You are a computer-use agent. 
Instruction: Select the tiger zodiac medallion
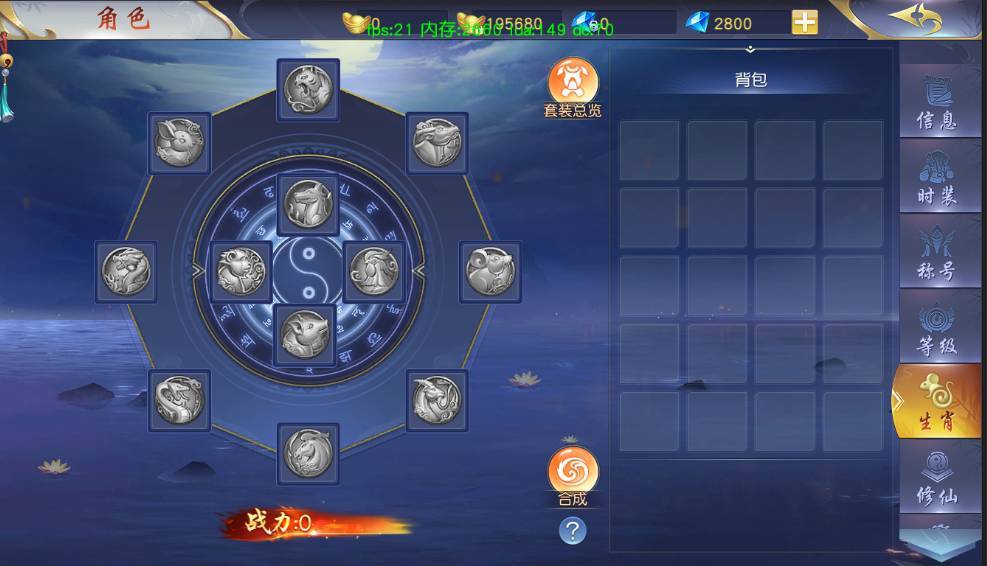(x=308, y=90)
